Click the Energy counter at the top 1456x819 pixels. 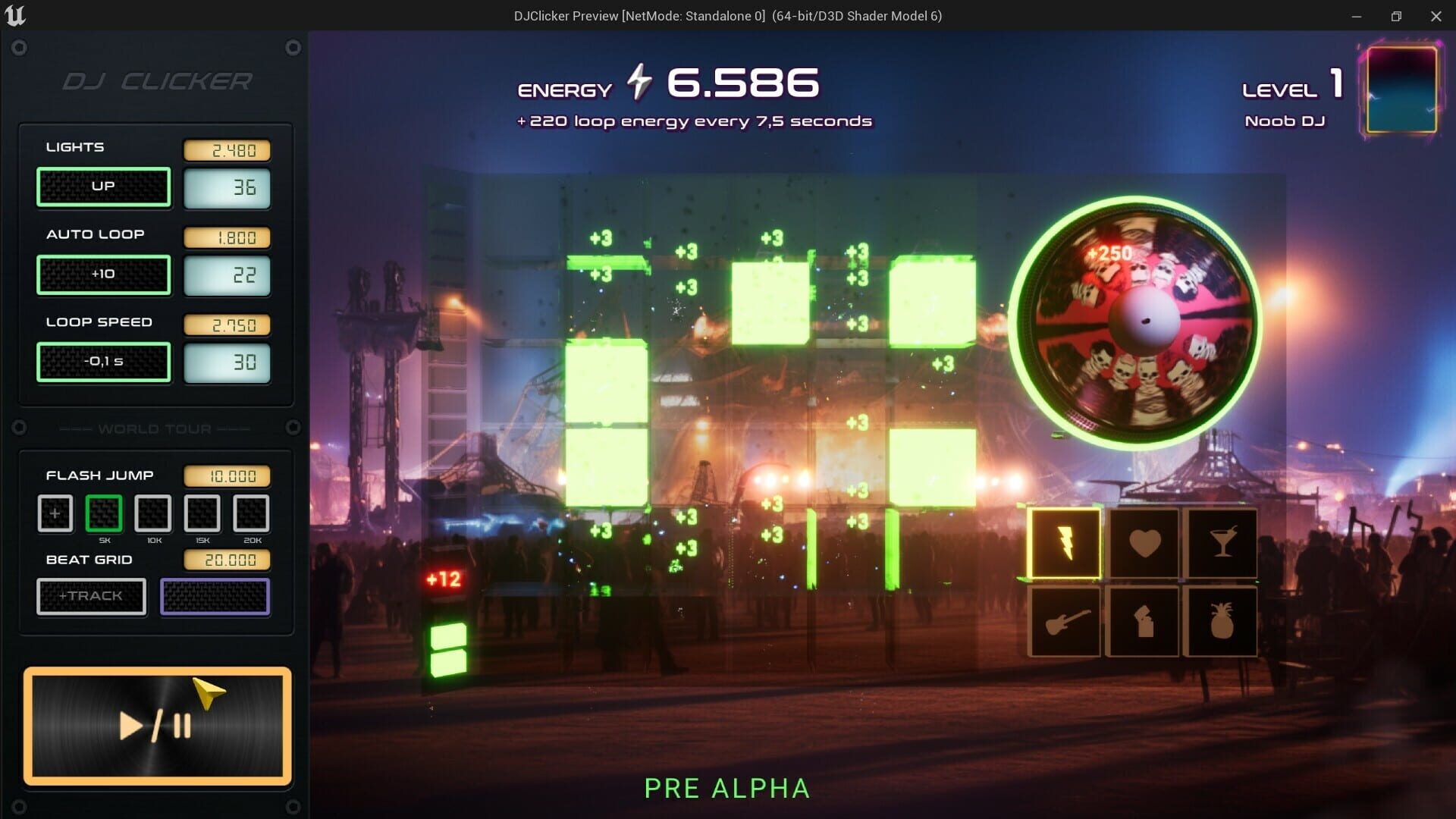[667, 83]
